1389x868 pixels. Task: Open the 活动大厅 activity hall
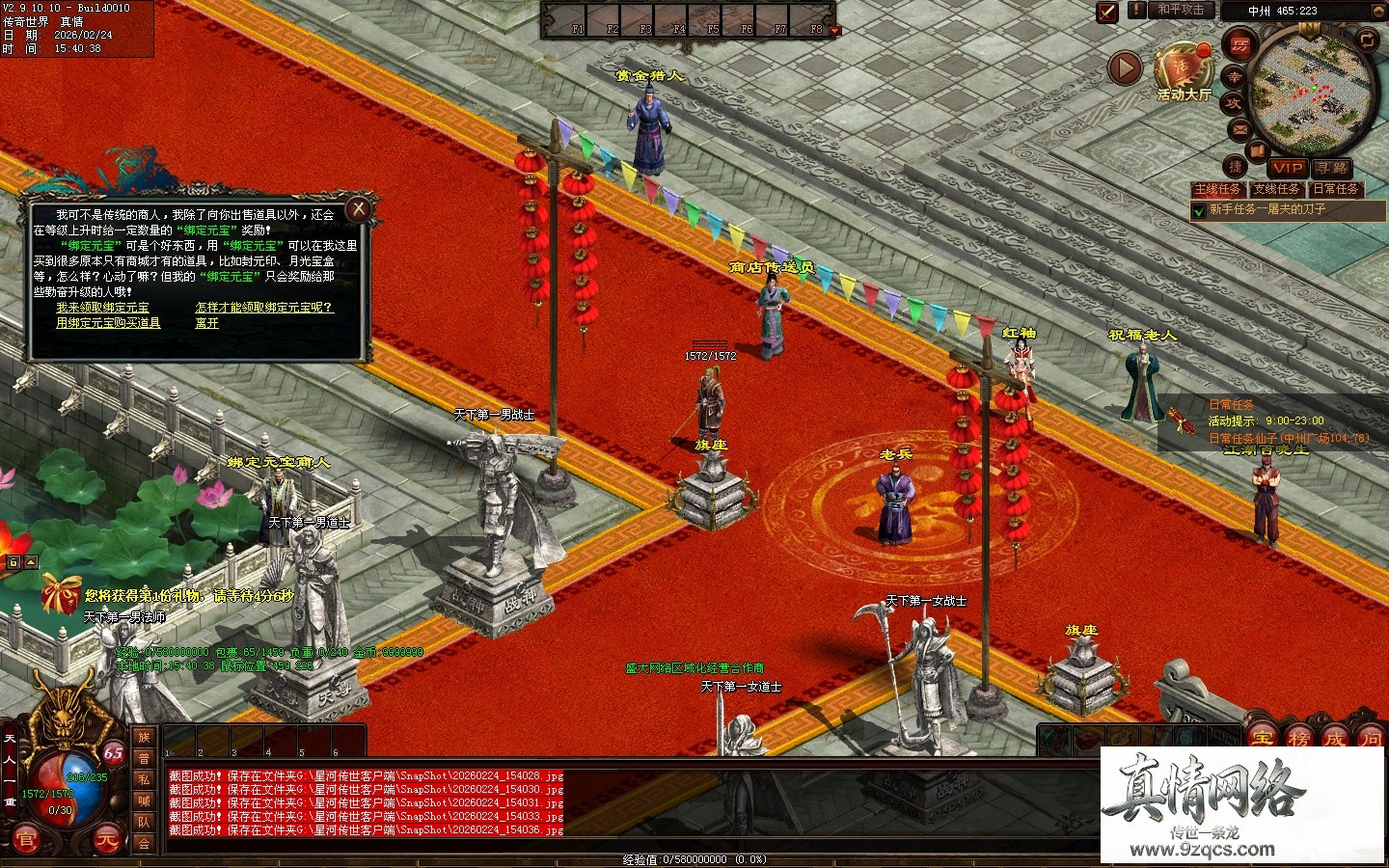pyautogui.click(x=1184, y=71)
